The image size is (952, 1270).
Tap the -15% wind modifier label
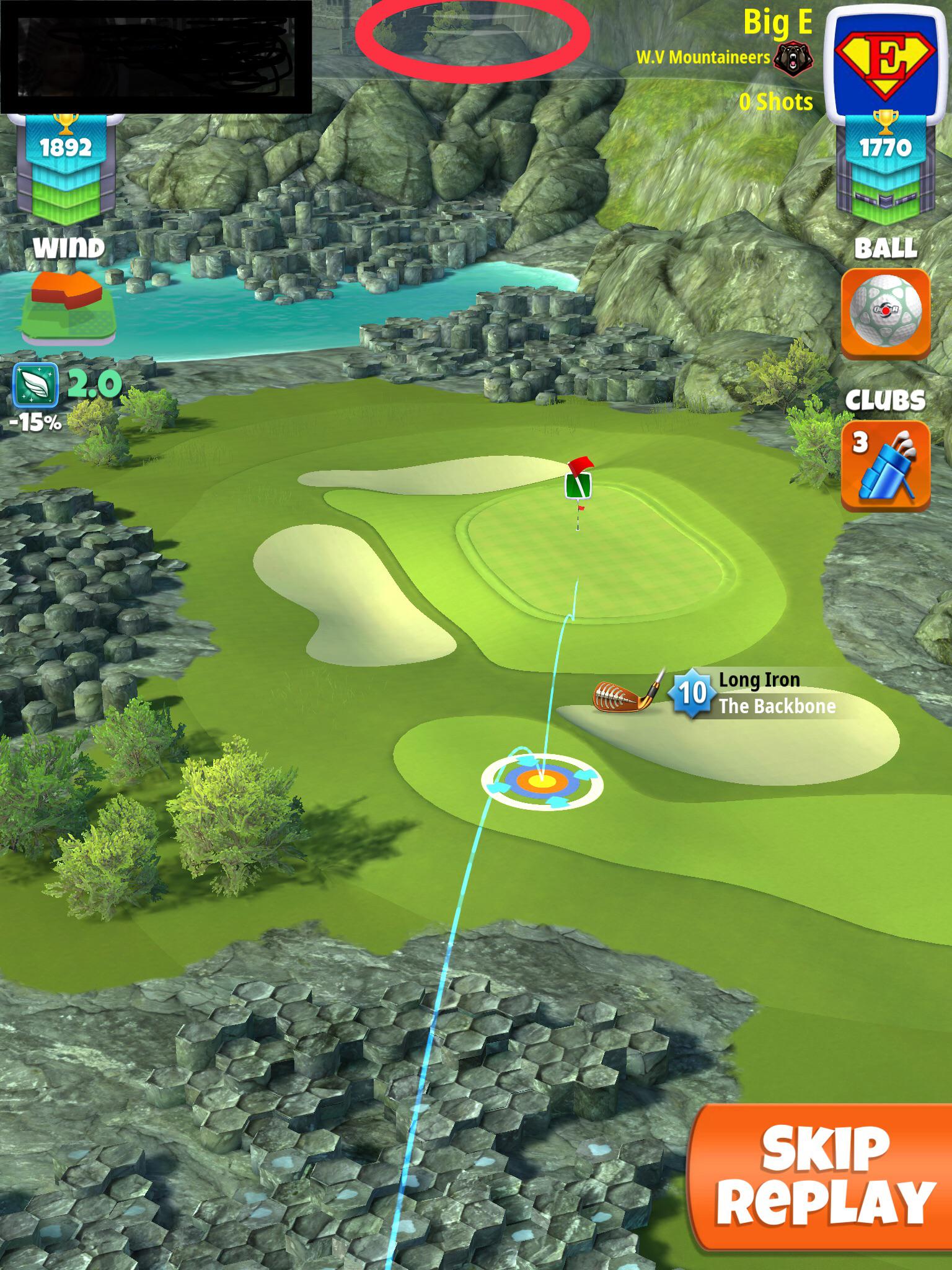(x=36, y=424)
